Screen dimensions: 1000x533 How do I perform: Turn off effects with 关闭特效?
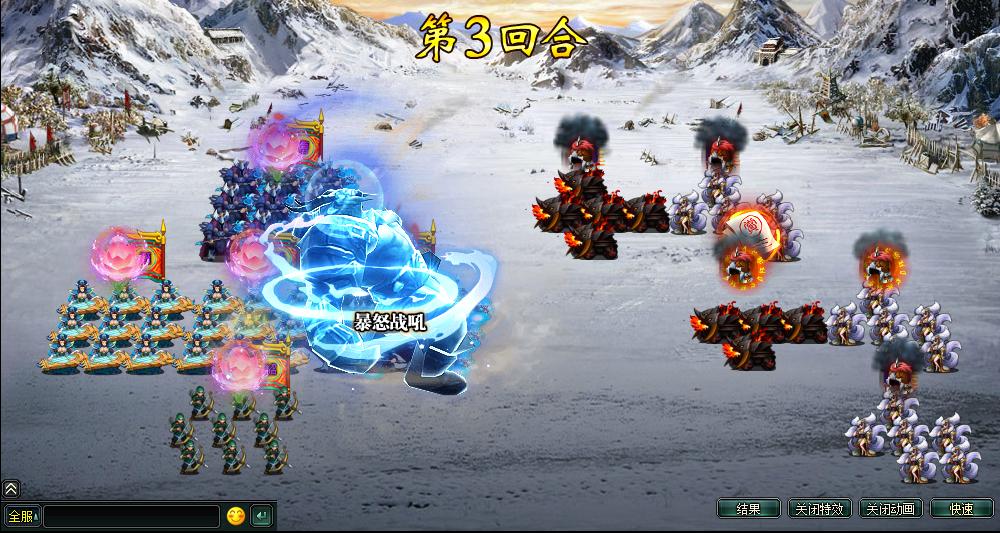coord(819,509)
